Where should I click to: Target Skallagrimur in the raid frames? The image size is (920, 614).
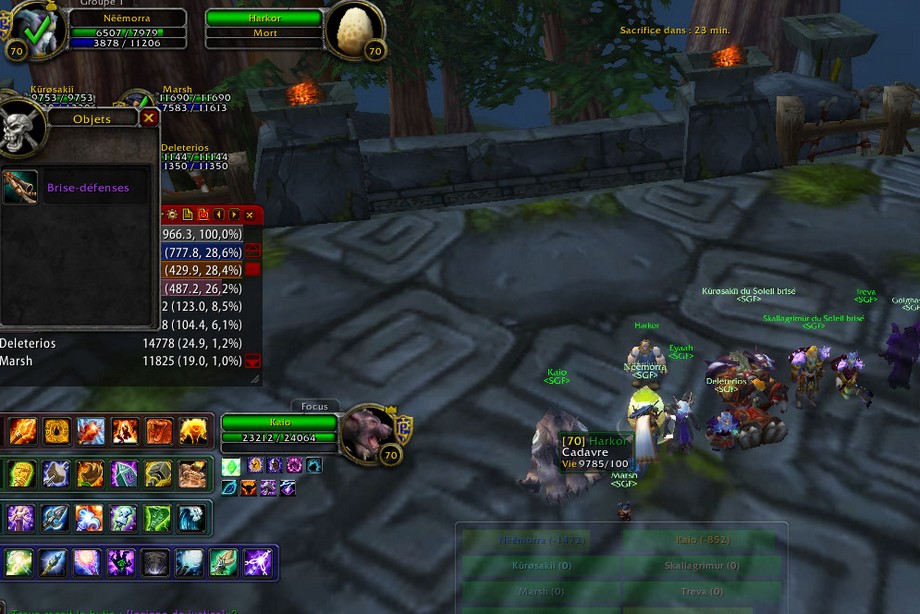[x=701, y=566]
